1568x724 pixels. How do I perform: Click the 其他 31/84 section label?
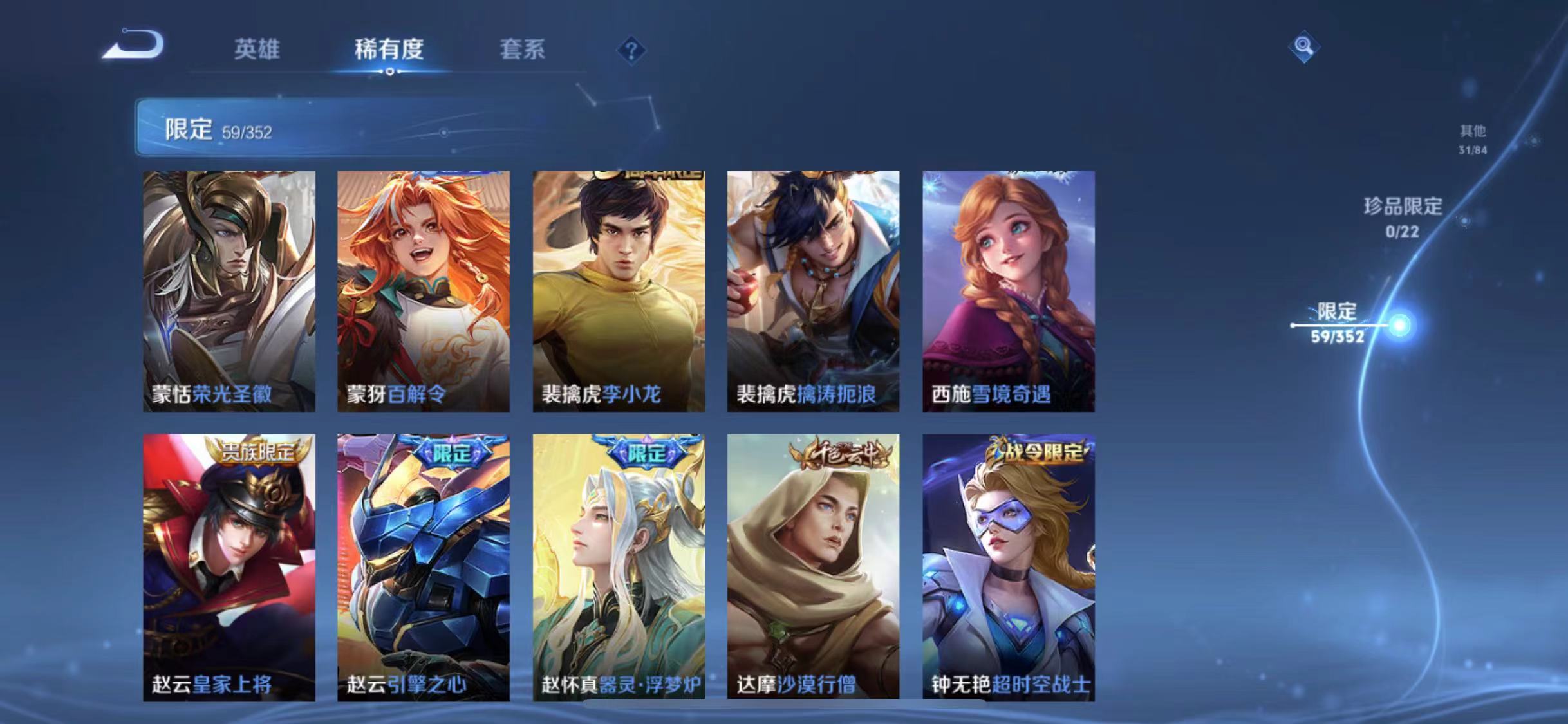[x=1471, y=137]
